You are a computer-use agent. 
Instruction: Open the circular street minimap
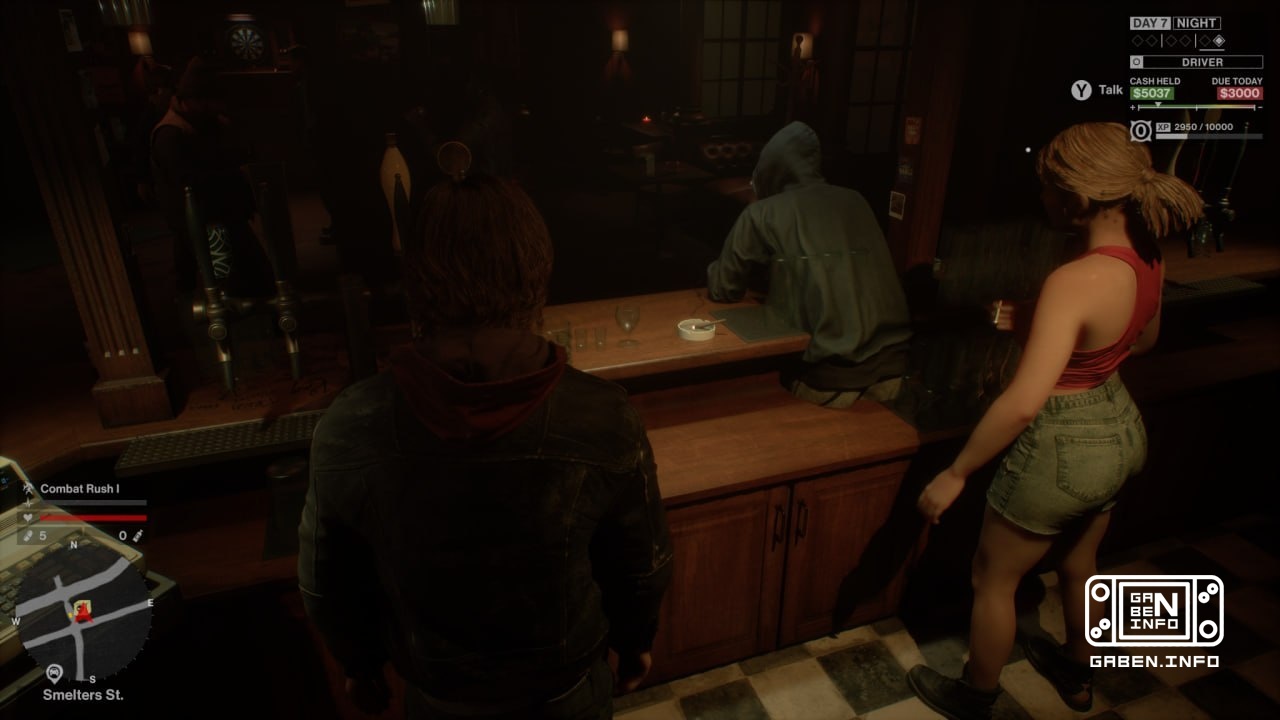pos(84,611)
